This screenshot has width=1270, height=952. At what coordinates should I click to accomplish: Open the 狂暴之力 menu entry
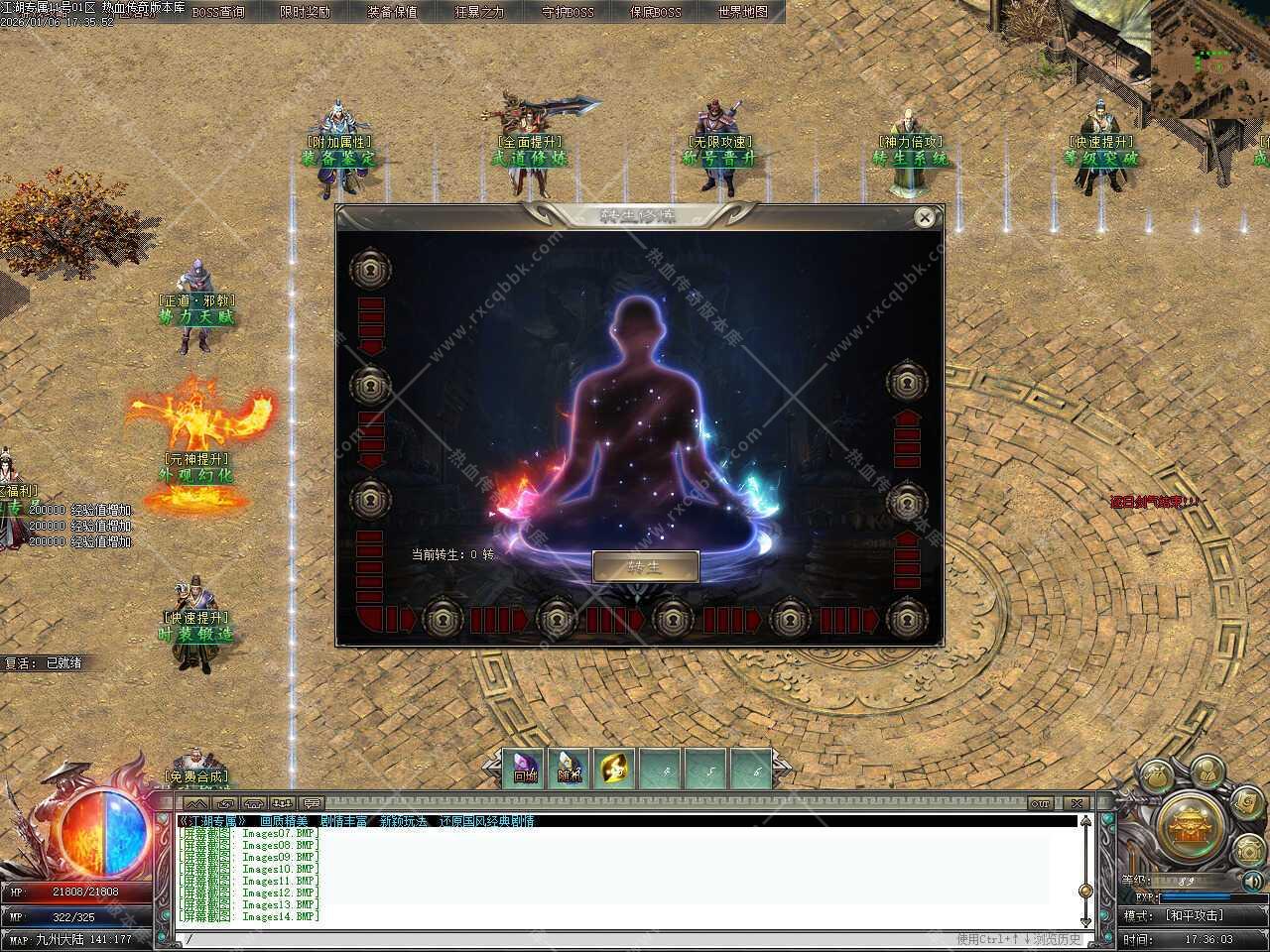tap(479, 12)
